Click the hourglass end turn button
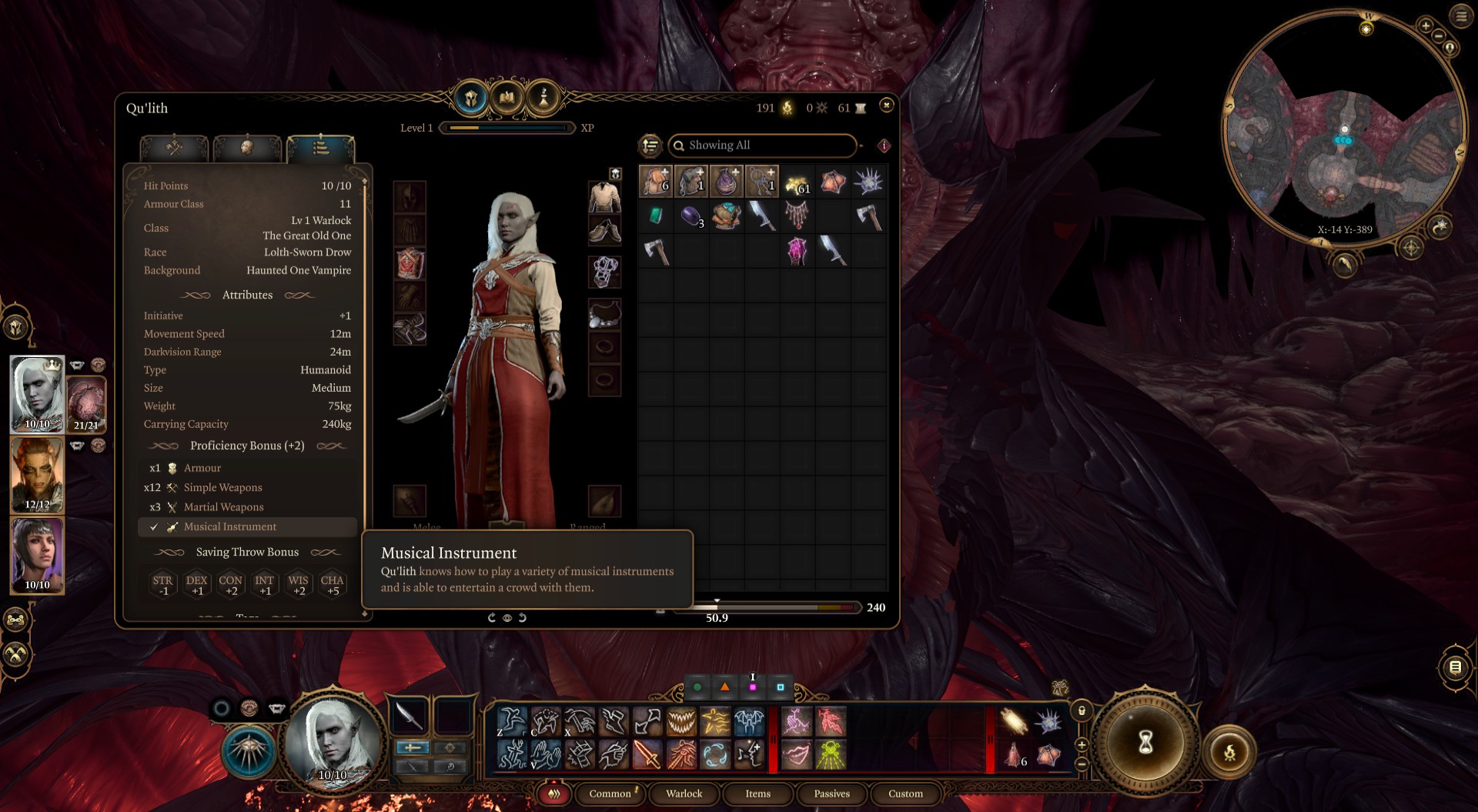The image size is (1478, 812). (1145, 742)
